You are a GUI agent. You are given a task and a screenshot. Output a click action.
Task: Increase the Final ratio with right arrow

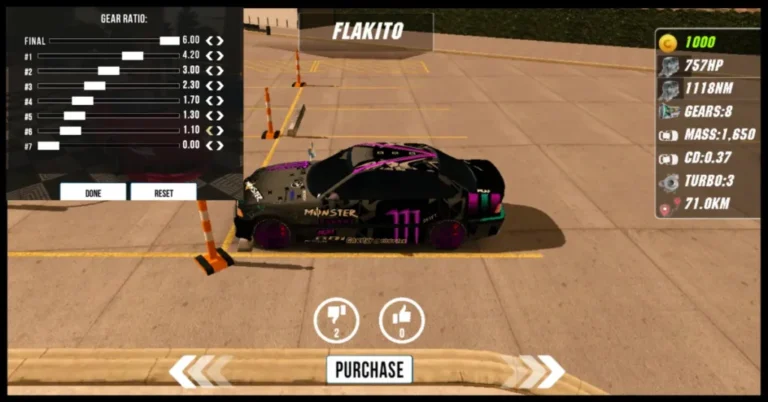(x=220, y=41)
